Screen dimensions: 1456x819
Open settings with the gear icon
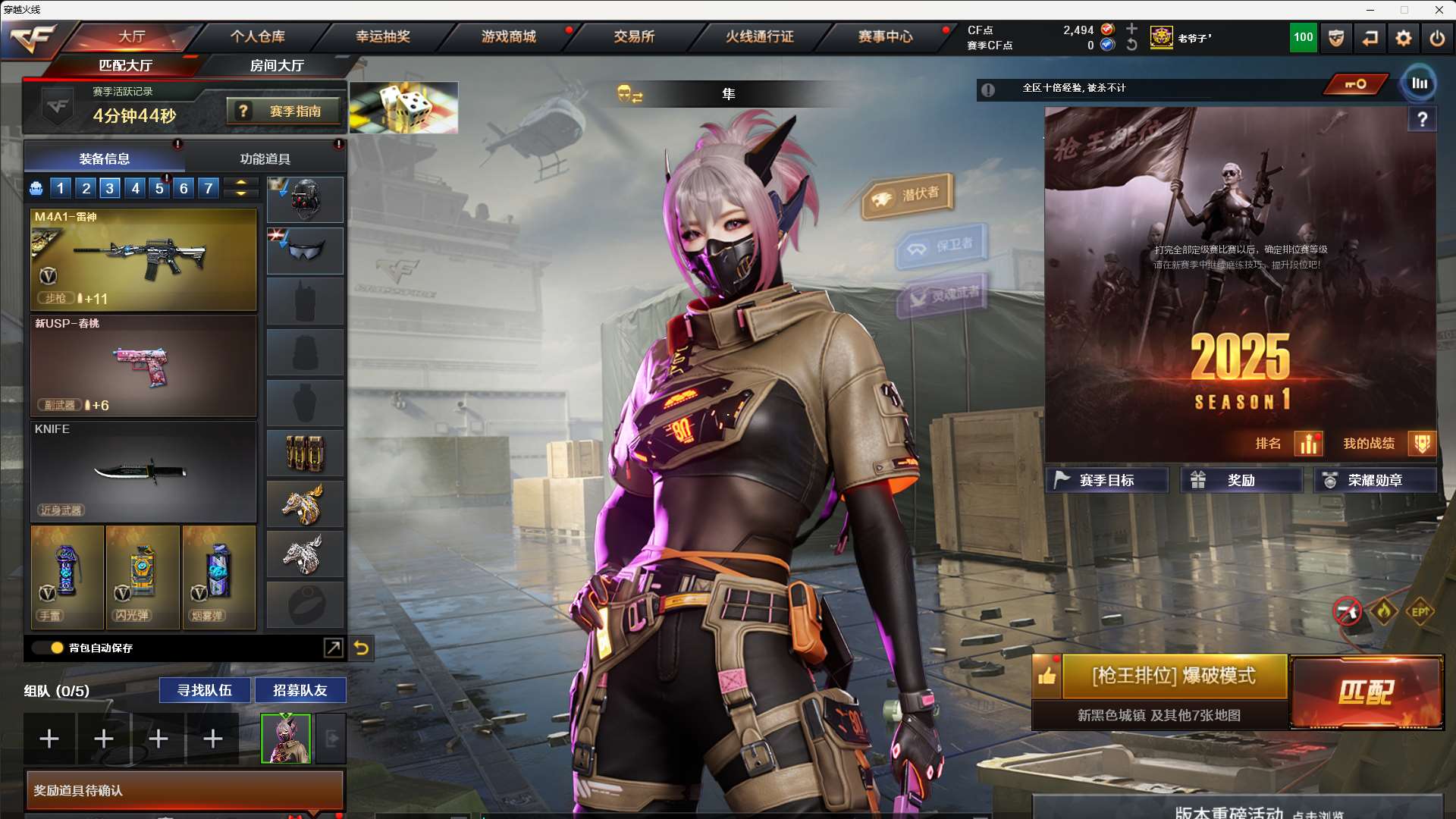point(1403,38)
